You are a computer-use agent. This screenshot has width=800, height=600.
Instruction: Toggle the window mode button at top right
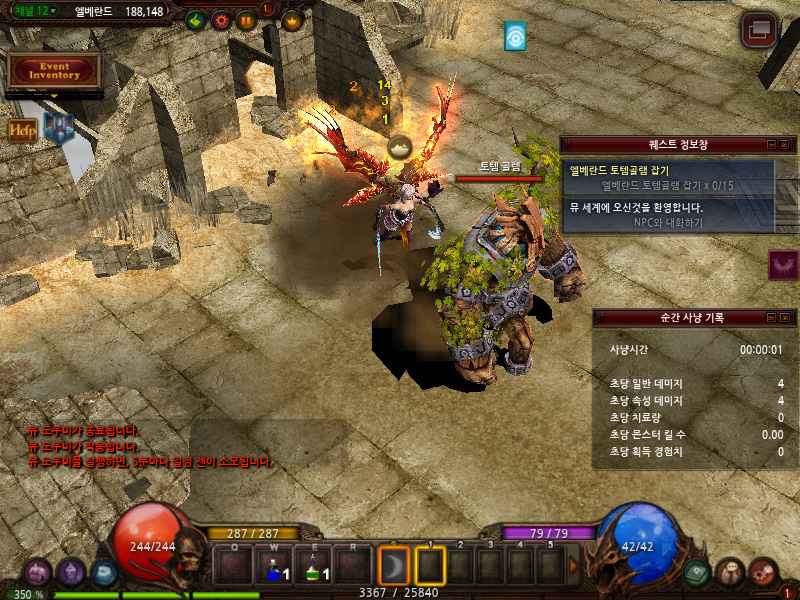(759, 31)
